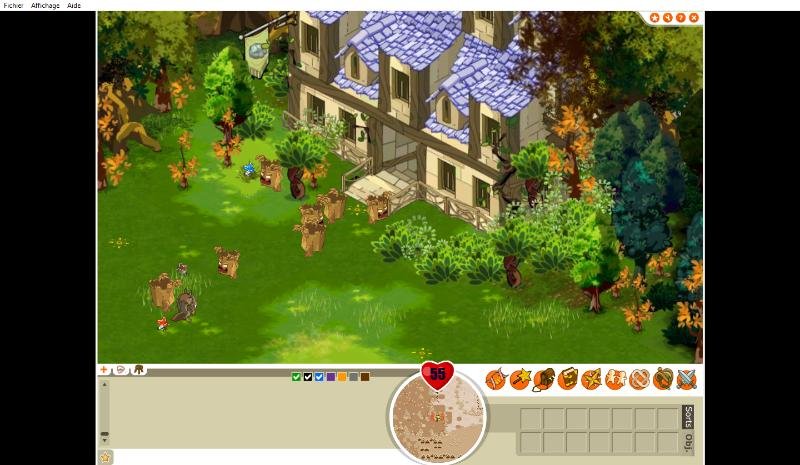Screen dimensions: 800x465
Task: Open the Fichier menu
Action: 13,5
